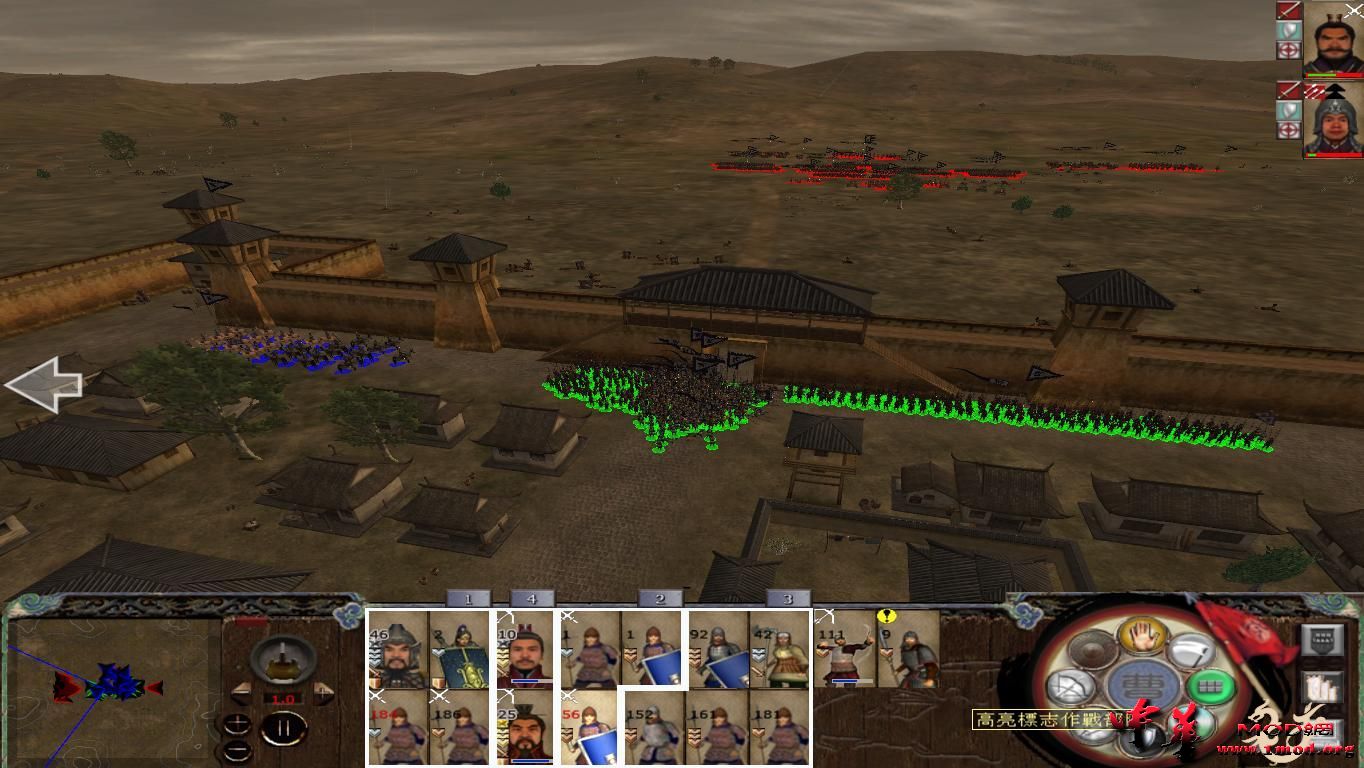
Task: Toggle the sword attack stance beside Cao Cao's portrait
Action: click(1288, 10)
